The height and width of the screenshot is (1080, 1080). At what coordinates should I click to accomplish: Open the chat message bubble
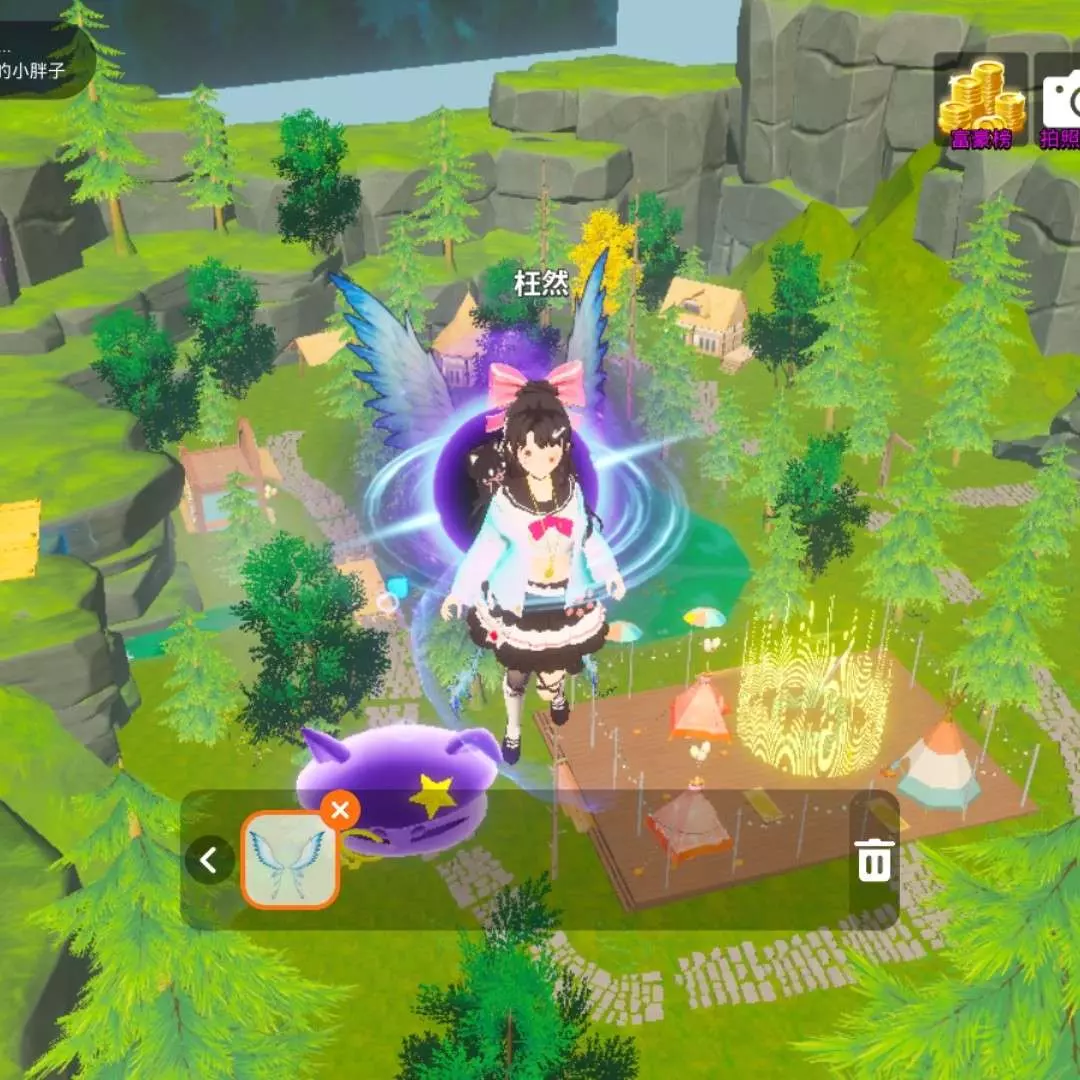45,58
